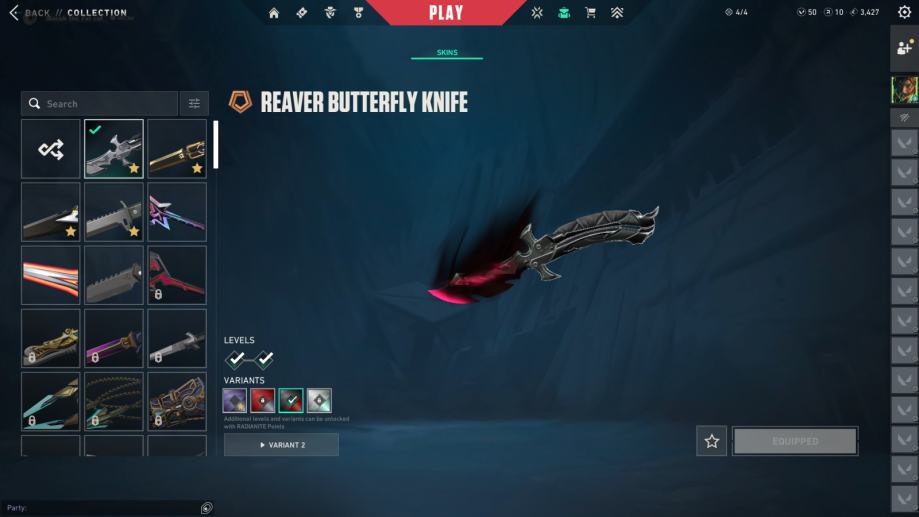919x517 pixels.
Task: Pick the purple-bladed melee skin
Action: 113,338
